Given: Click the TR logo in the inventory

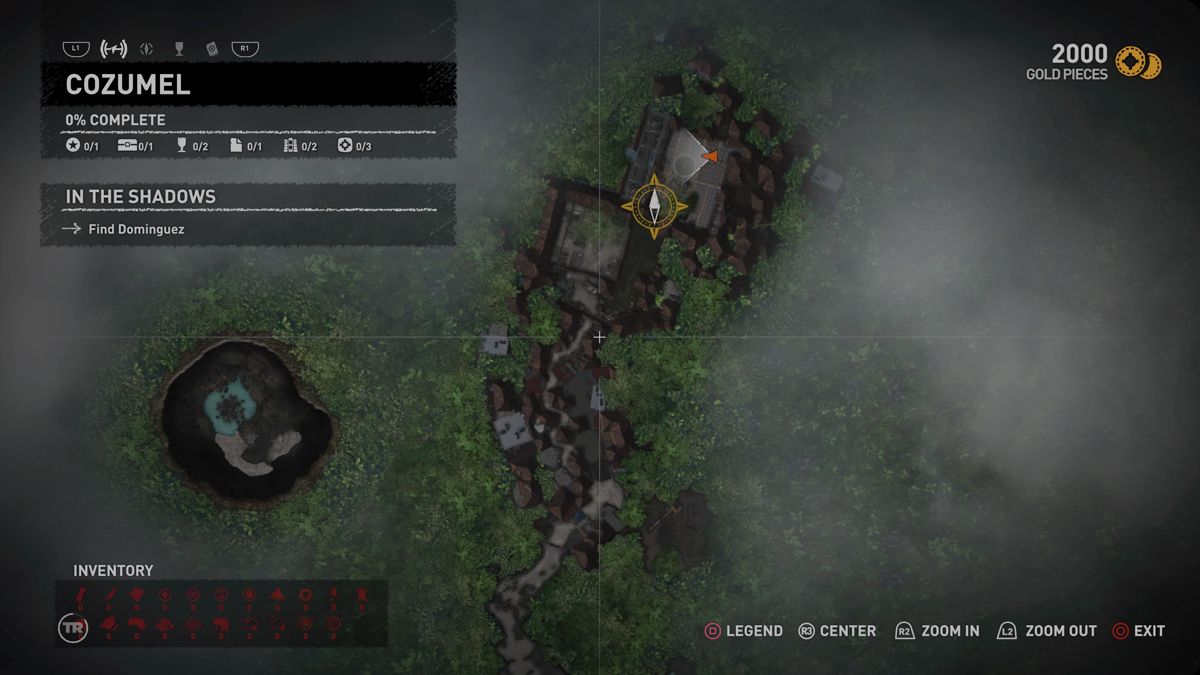Looking at the screenshot, I should tap(70, 627).
